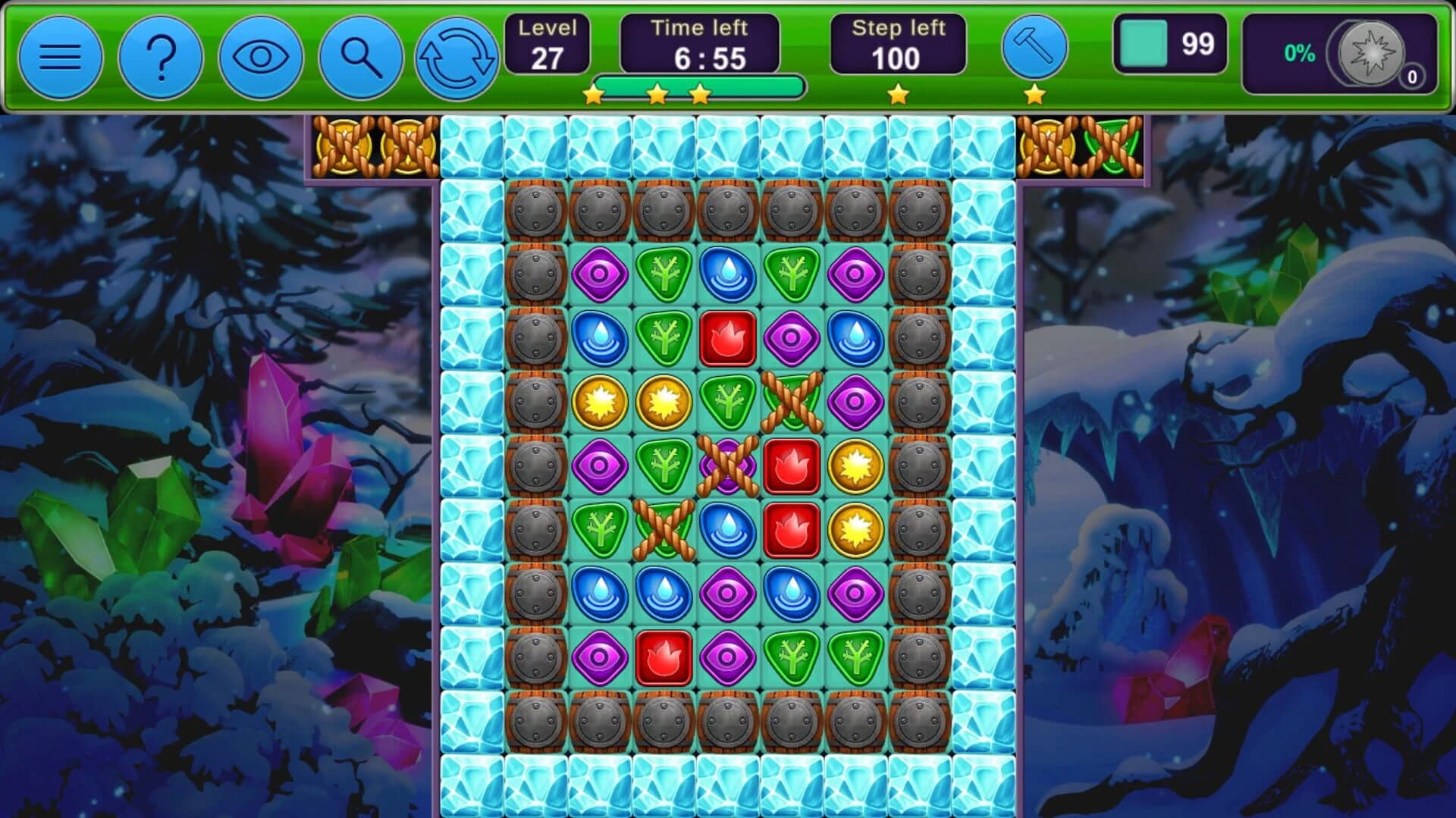Select the roped cross tile in board center

(728, 465)
